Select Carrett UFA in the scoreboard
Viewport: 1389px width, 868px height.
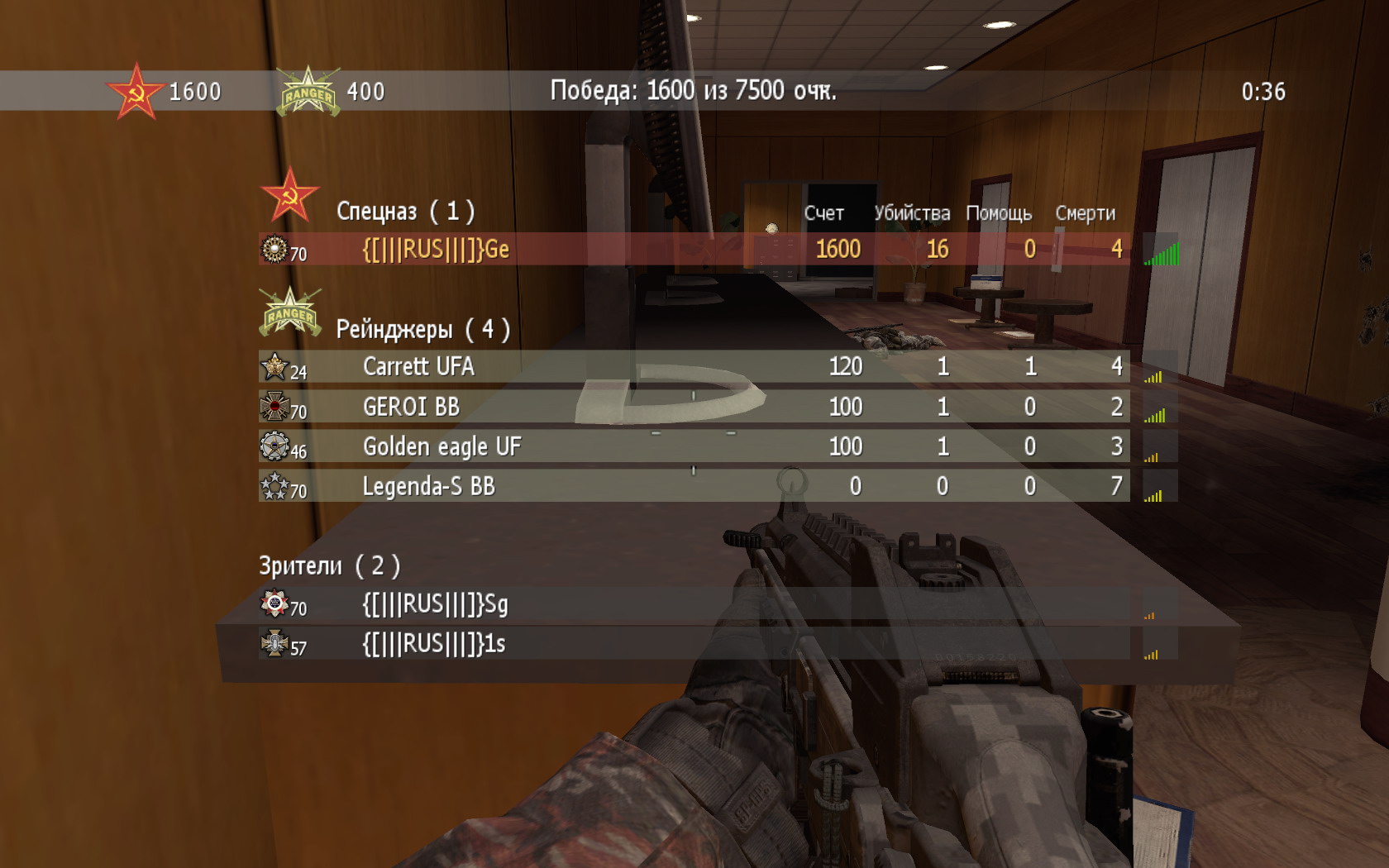coord(418,367)
